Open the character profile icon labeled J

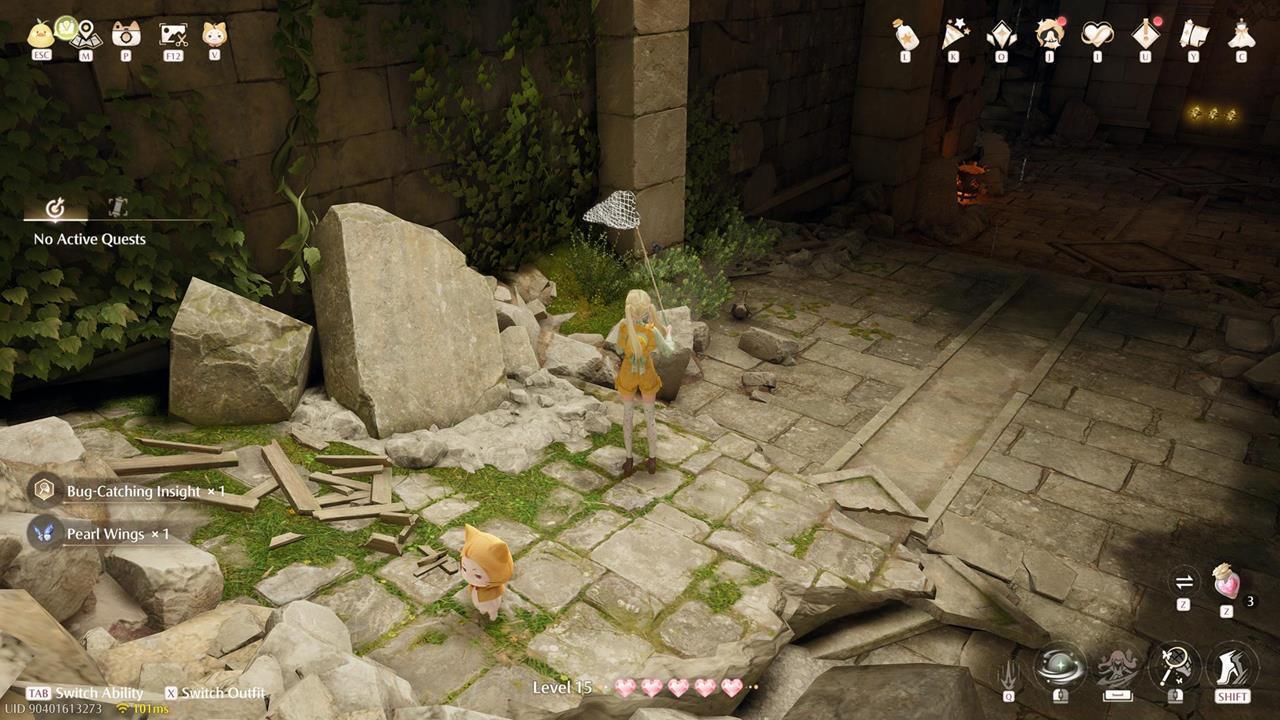pos(1049,35)
